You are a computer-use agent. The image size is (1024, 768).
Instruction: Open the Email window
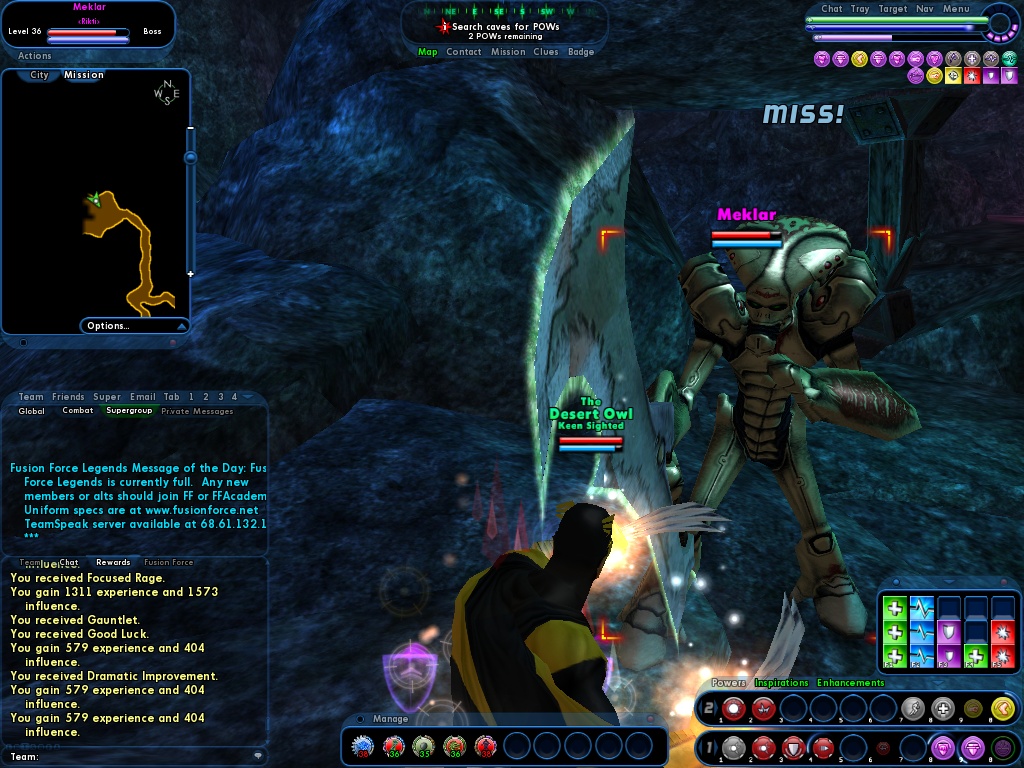142,397
